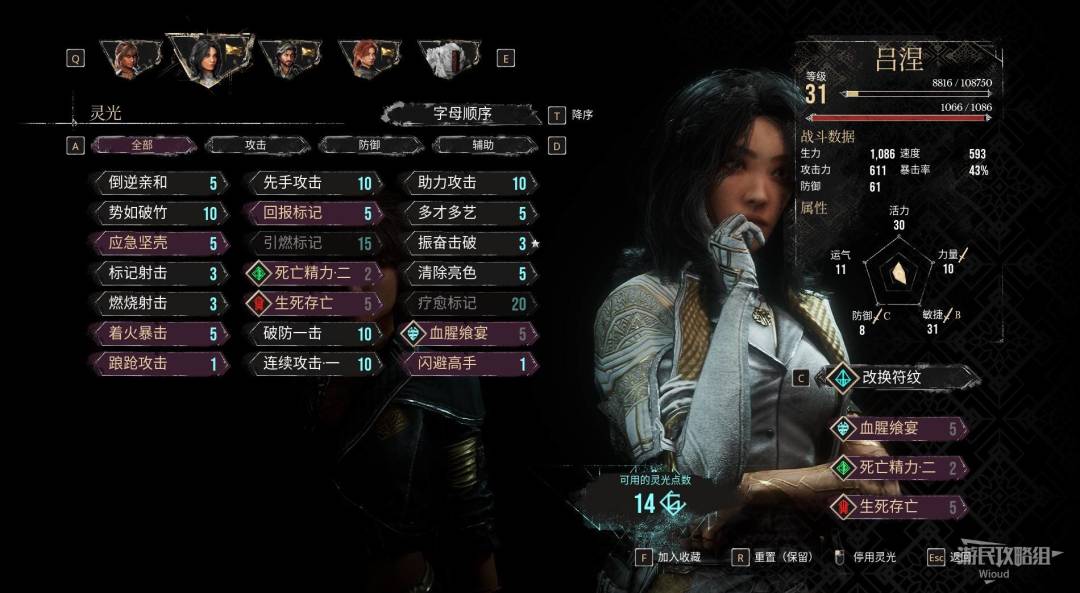This screenshot has height=593, width=1080.
Task: Select the 防御 category tab
Action: [369, 145]
